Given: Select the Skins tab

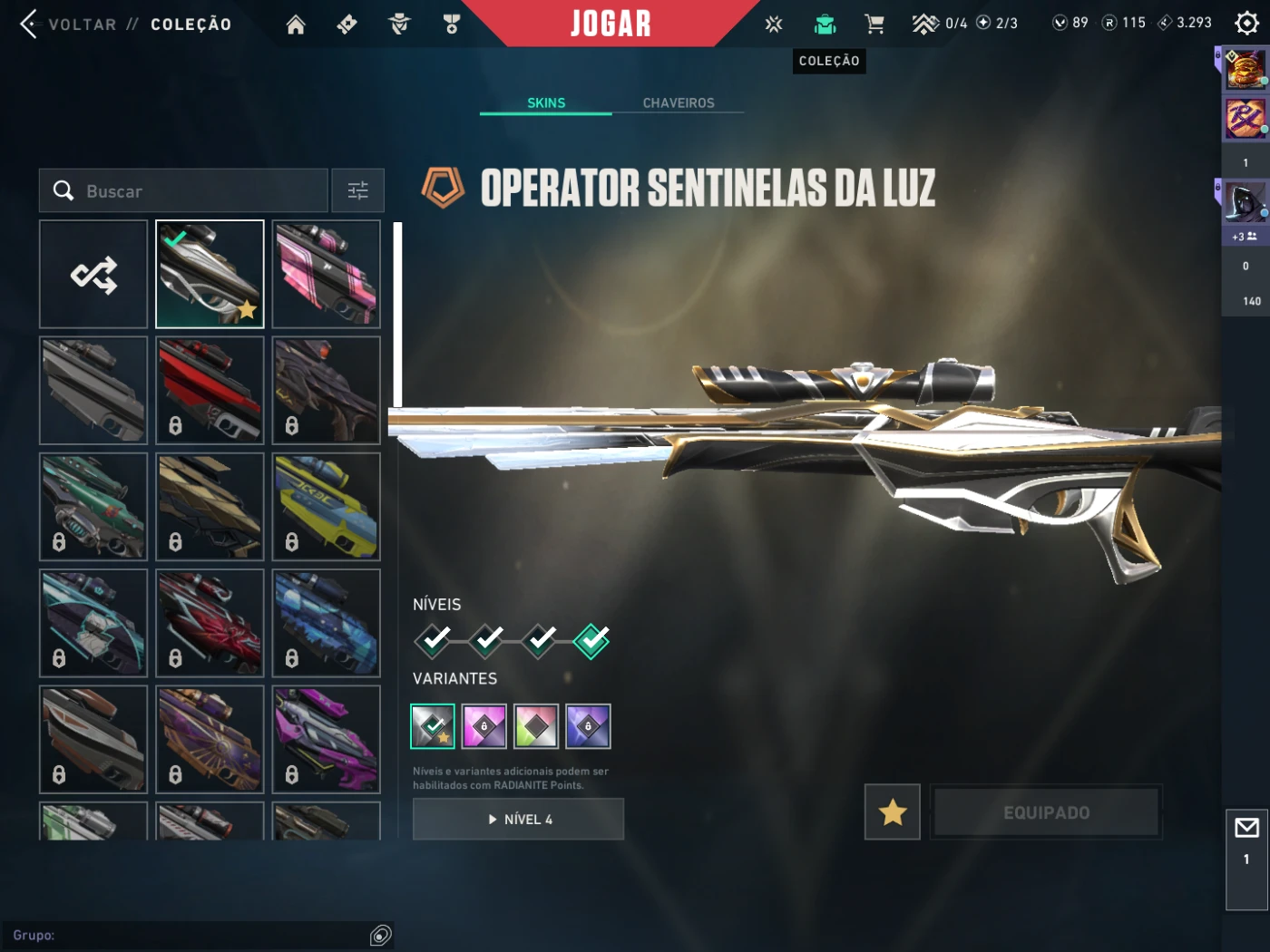Looking at the screenshot, I should (546, 103).
